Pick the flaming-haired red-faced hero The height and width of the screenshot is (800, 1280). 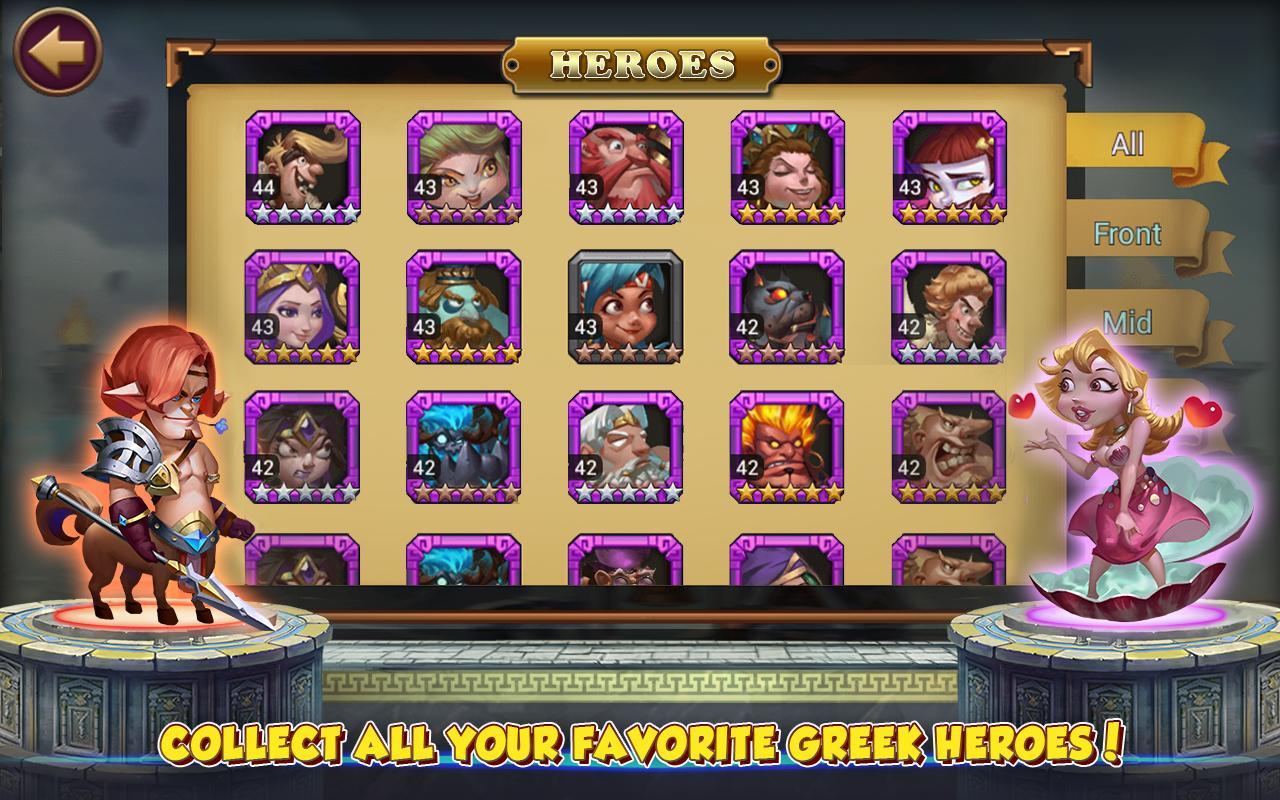click(x=788, y=446)
